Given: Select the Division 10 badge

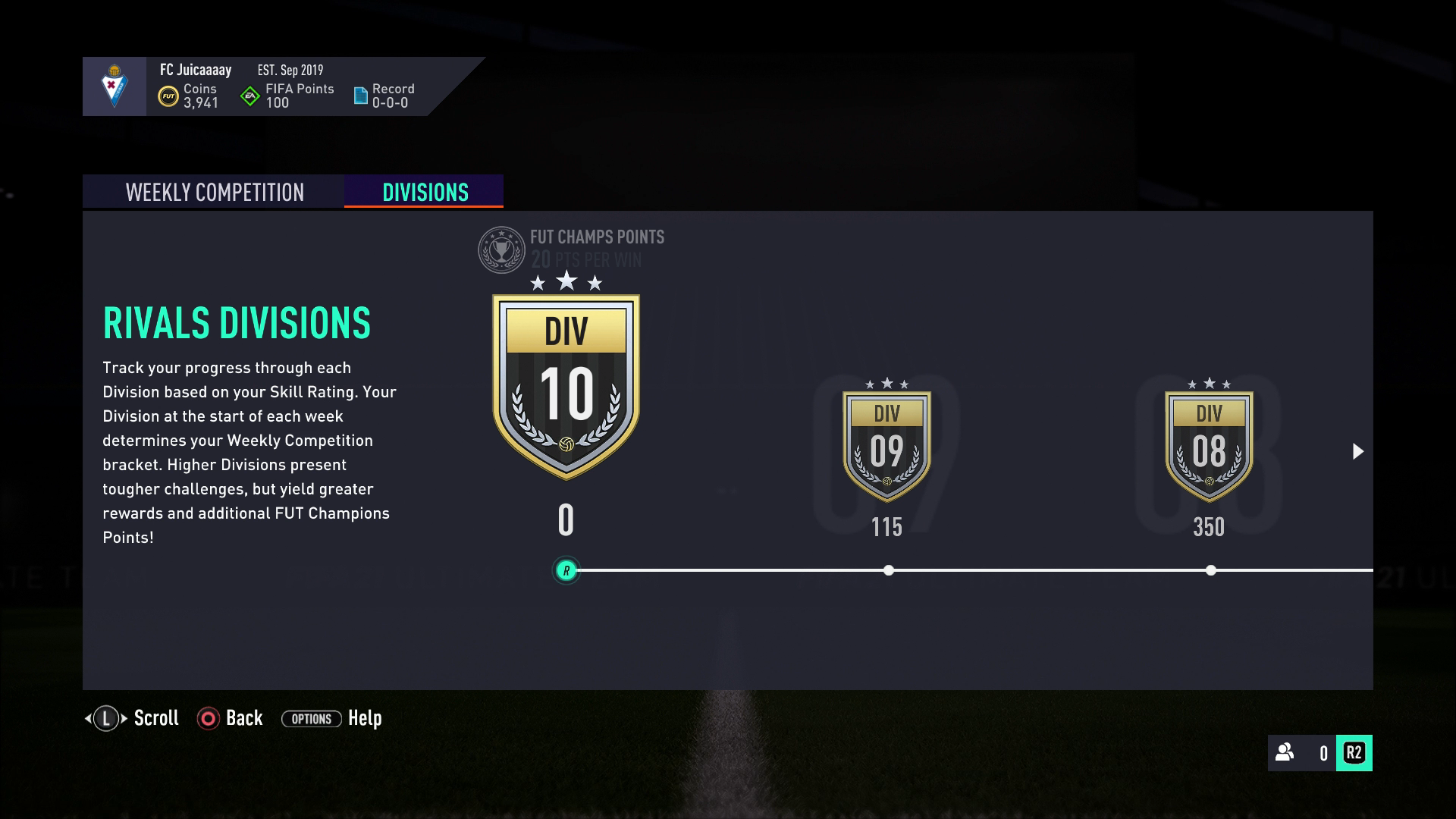Looking at the screenshot, I should click(566, 383).
